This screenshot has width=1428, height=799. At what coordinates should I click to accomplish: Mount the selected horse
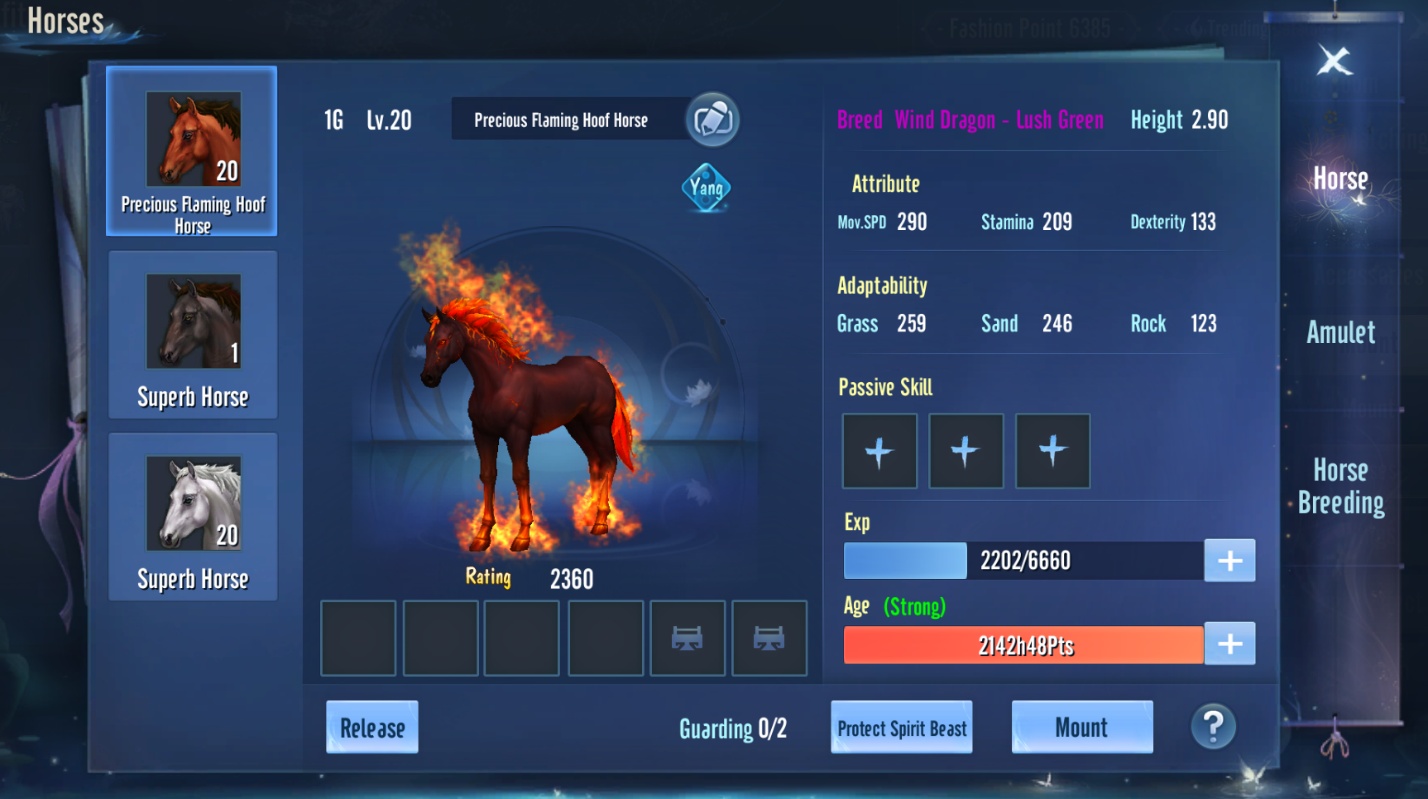tap(1081, 727)
